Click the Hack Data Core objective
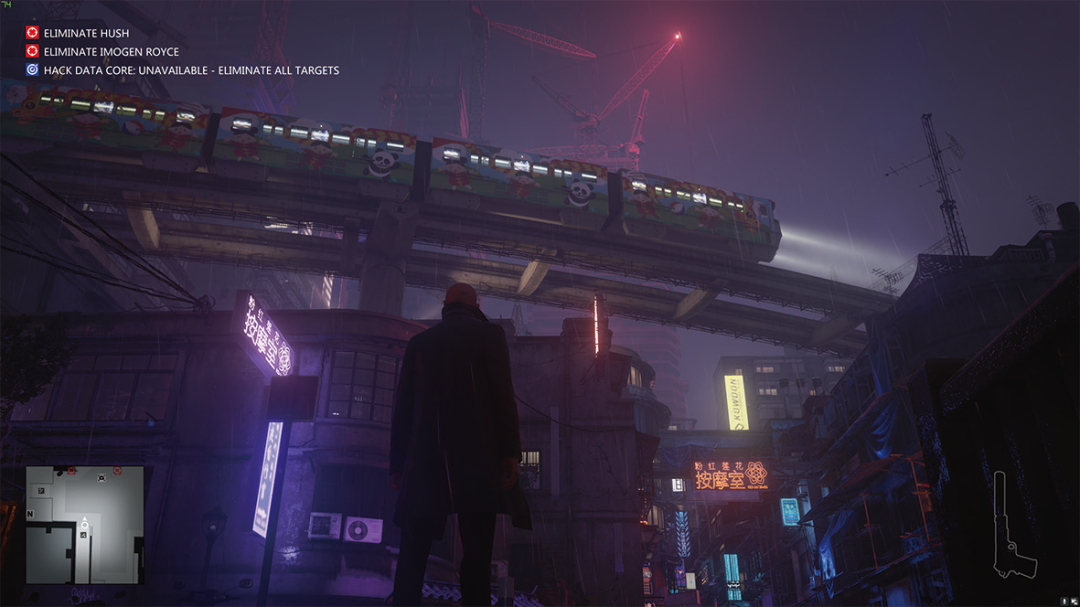The width and height of the screenshot is (1080, 607). [190, 71]
